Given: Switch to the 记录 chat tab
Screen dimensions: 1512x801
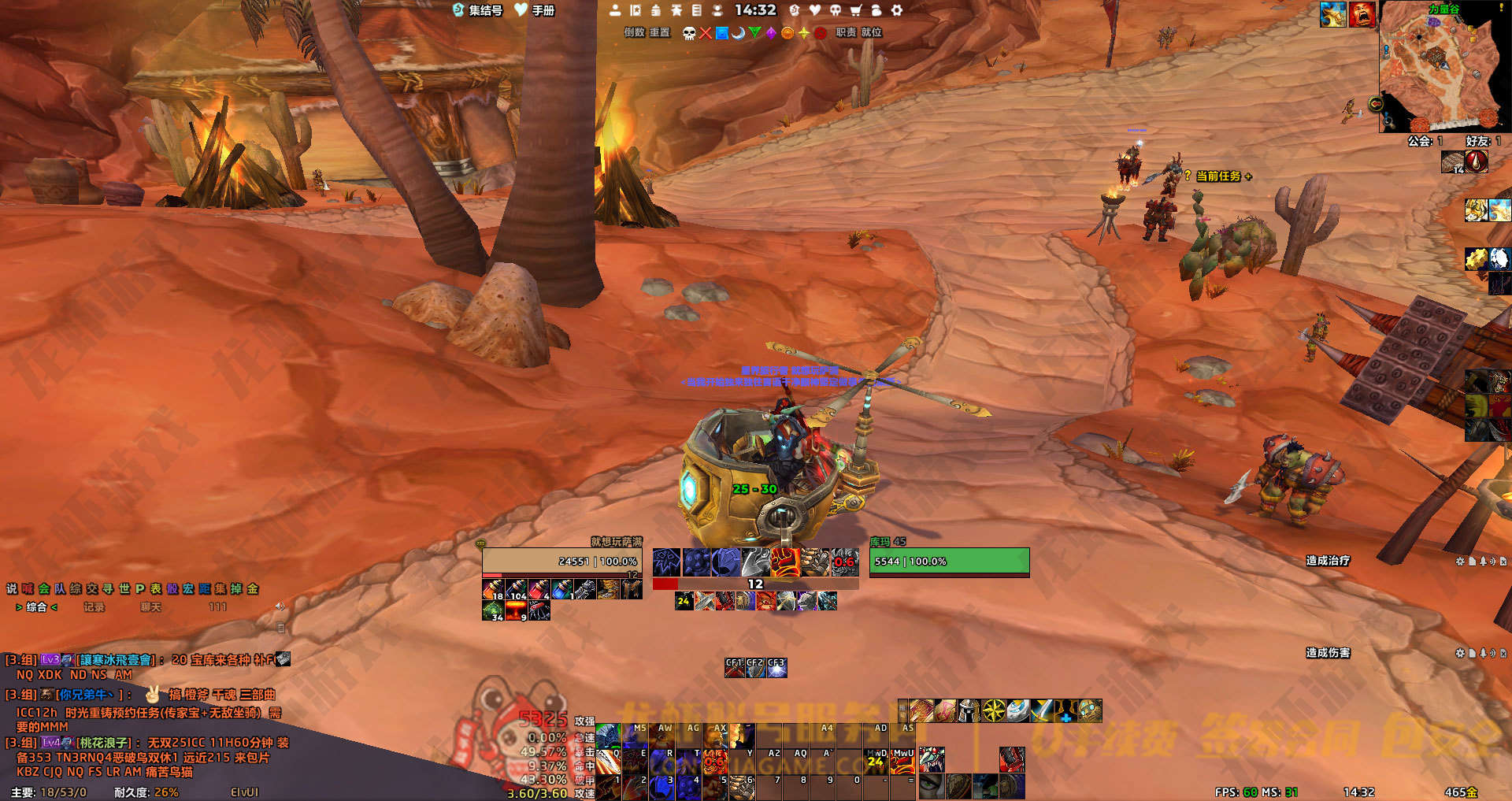Looking at the screenshot, I should (94, 607).
